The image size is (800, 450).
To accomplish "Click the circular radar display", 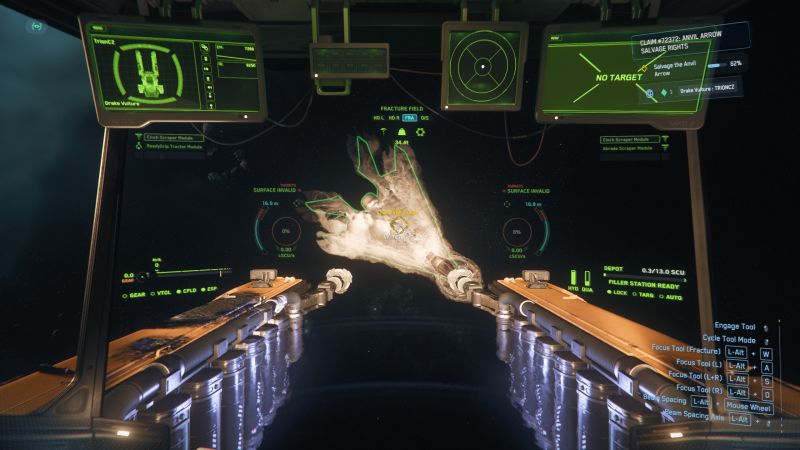I will pyautogui.click(x=480, y=66).
